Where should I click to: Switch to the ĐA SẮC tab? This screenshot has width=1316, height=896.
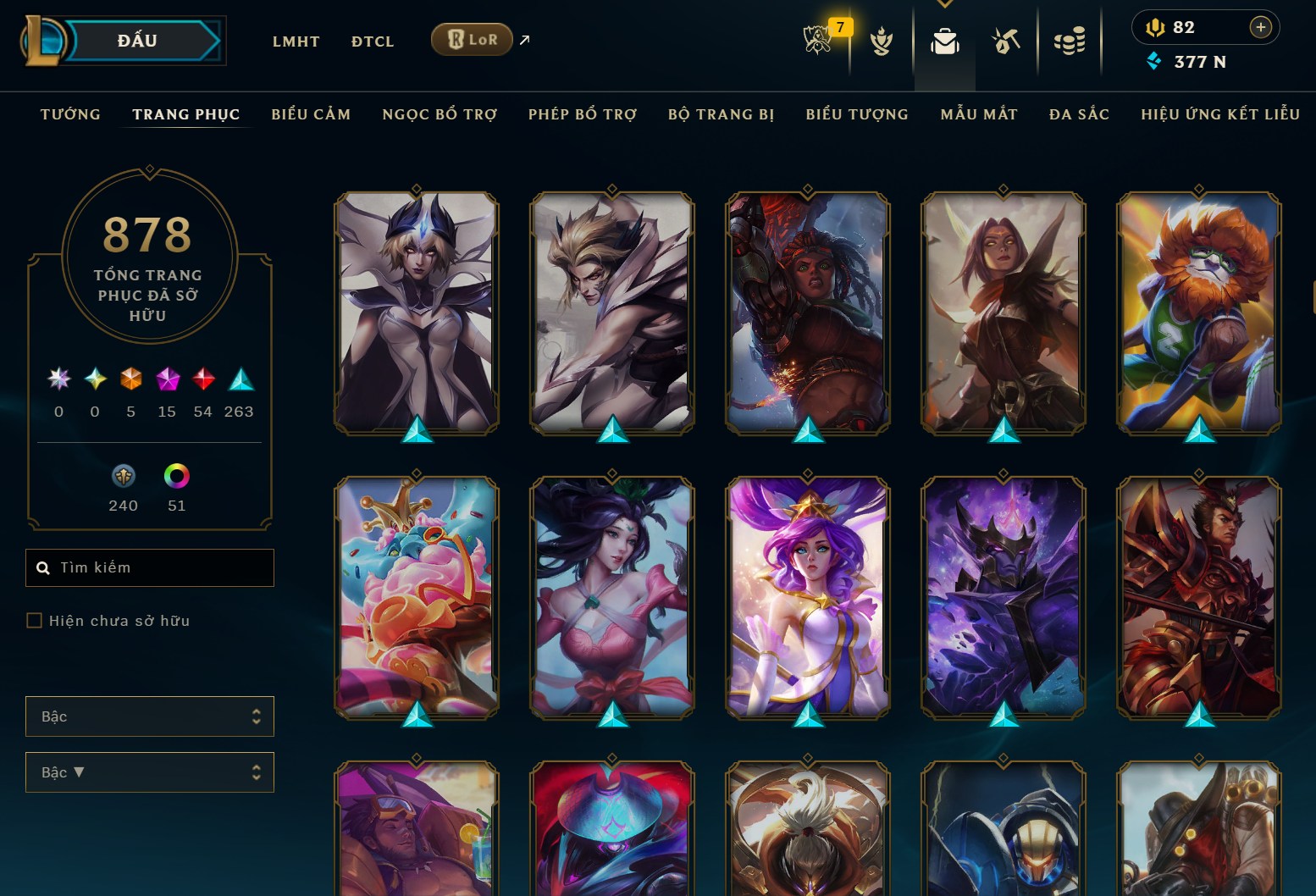[1079, 113]
